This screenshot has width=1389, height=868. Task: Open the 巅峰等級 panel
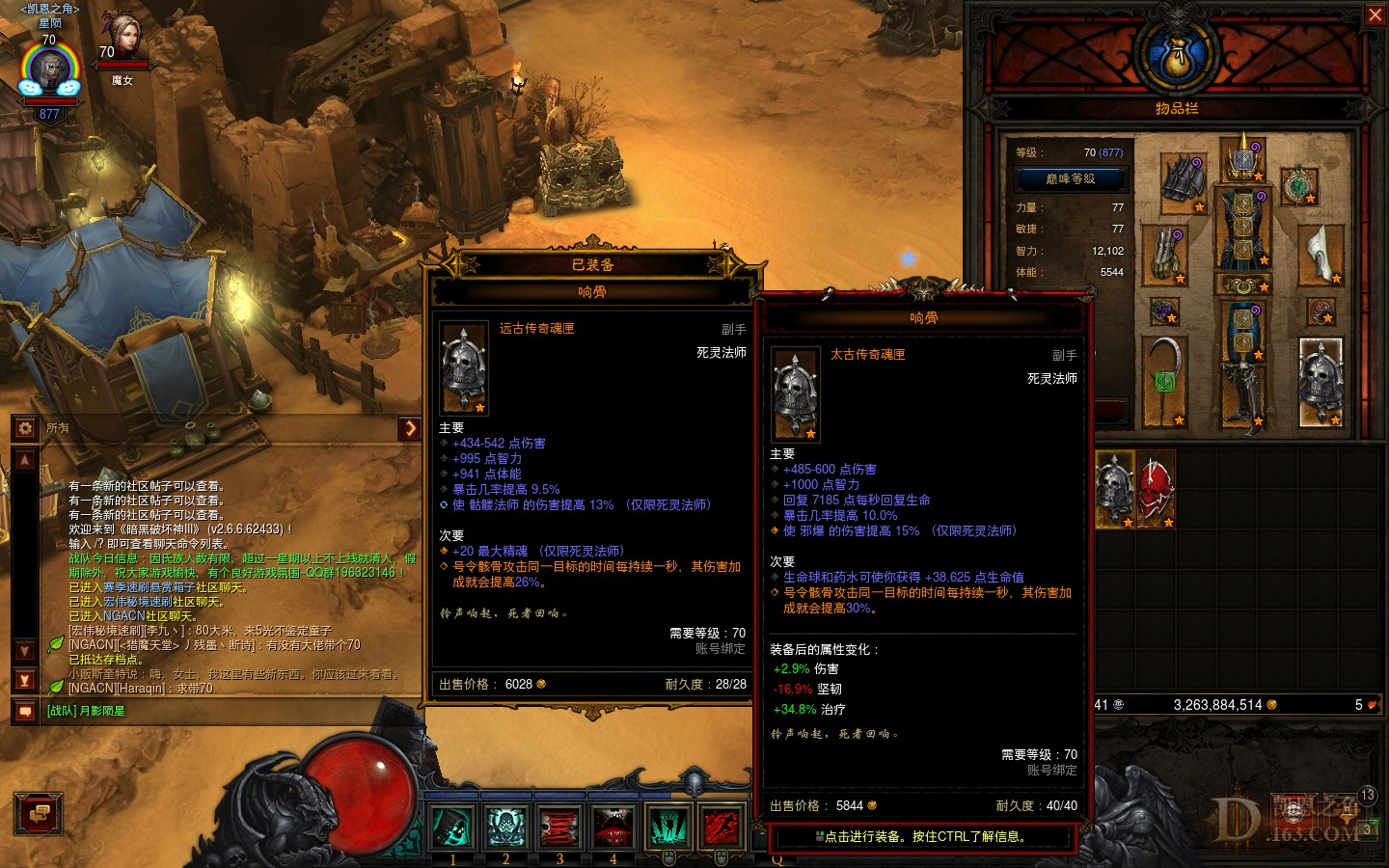coord(1071,178)
